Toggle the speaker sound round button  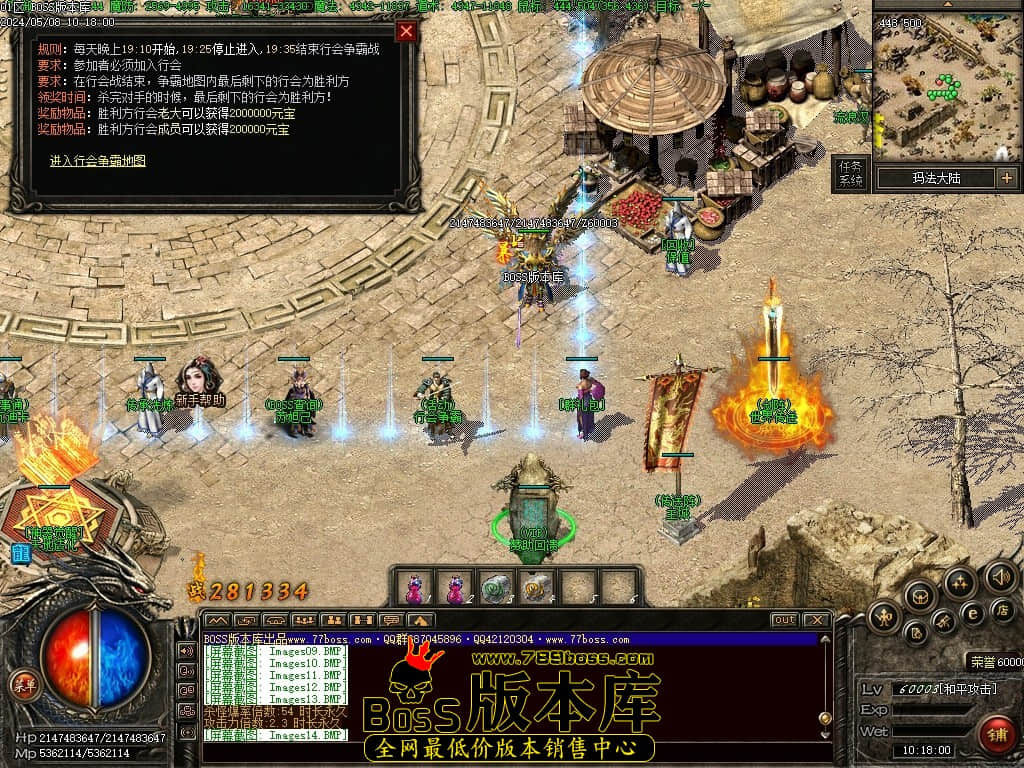coord(1000,576)
